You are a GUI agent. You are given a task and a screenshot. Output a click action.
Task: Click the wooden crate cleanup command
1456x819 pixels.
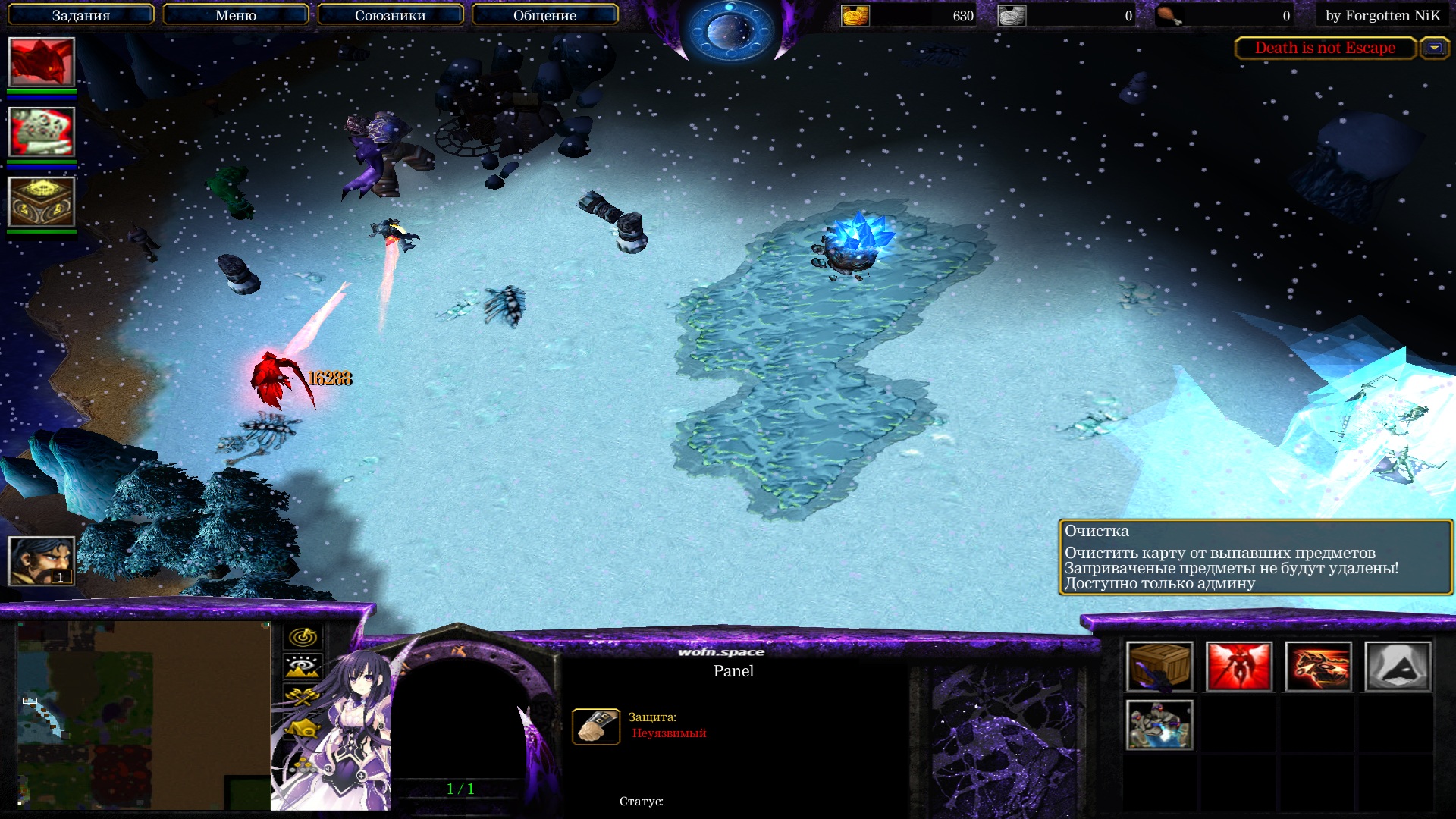[x=1159, y=667]
